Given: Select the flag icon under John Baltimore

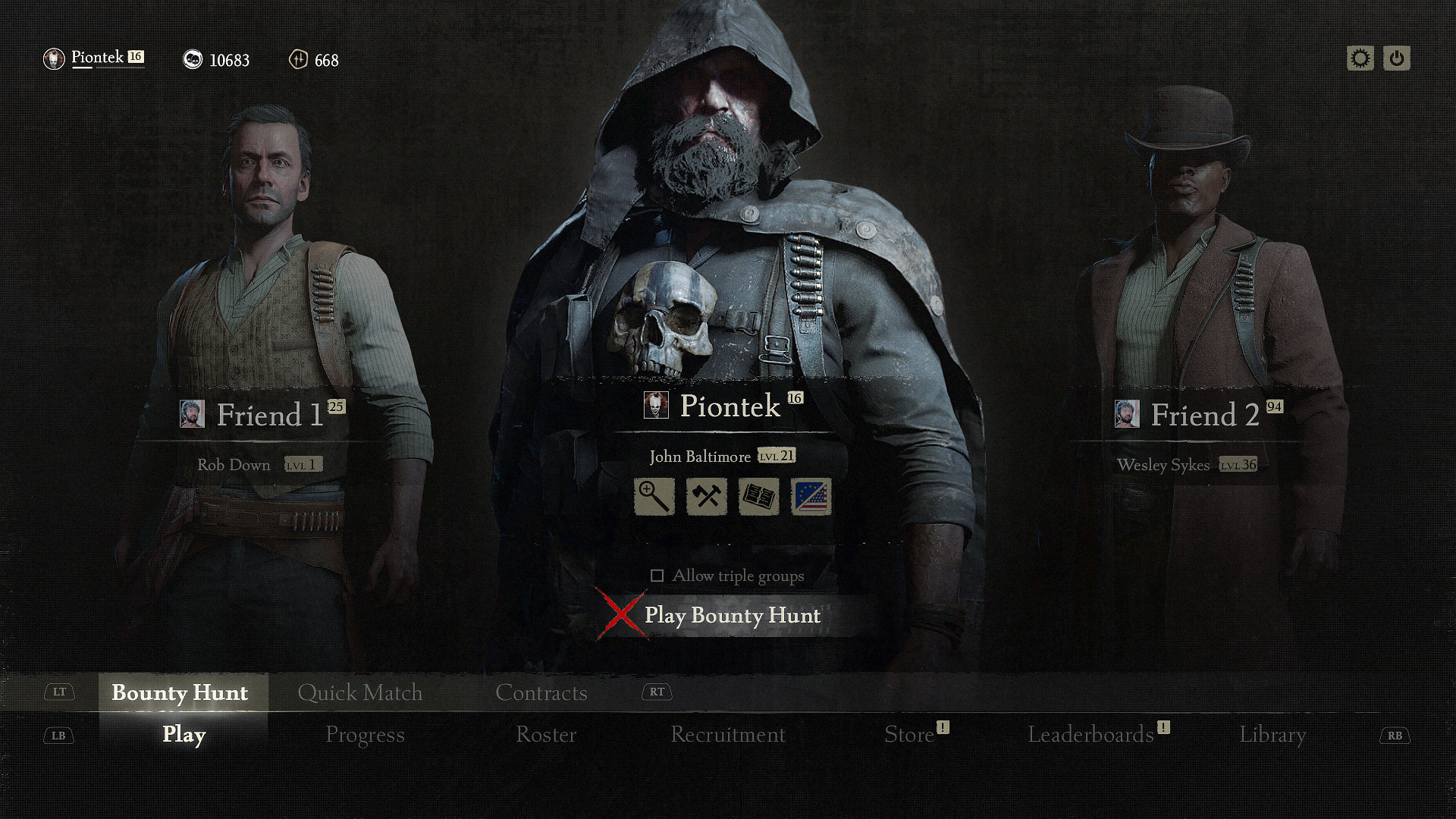Looking at the screenshot, I should (x=811, y=497).
